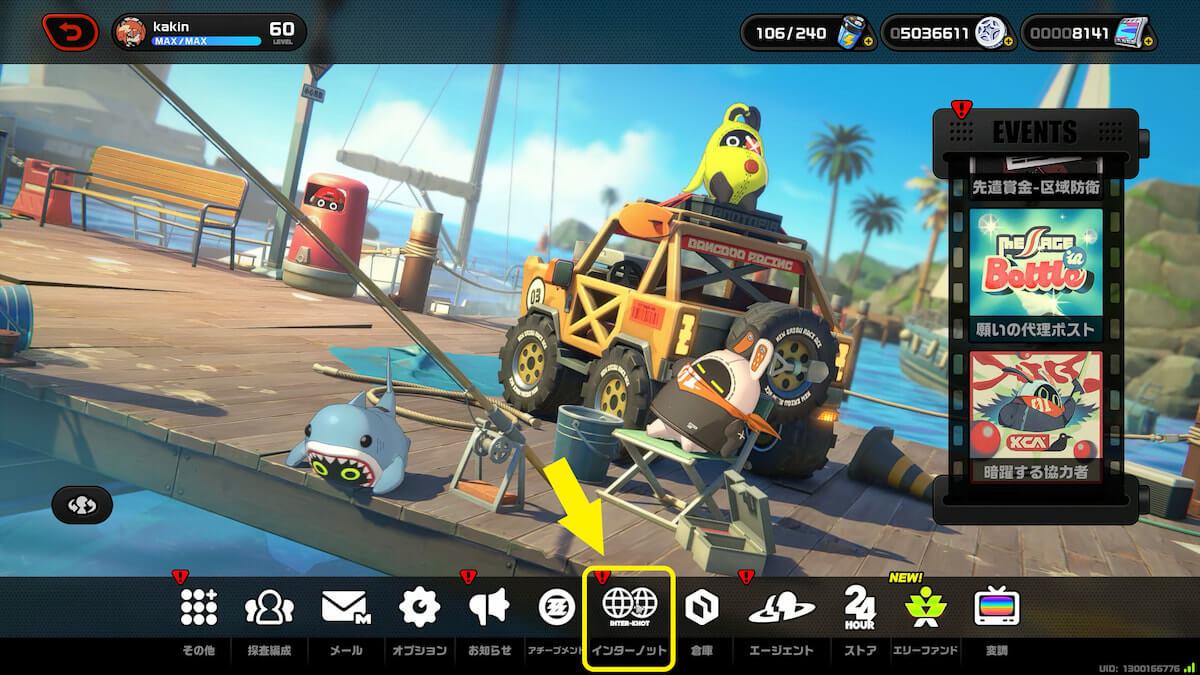Top up the film currency via plus

(1152, 42)
